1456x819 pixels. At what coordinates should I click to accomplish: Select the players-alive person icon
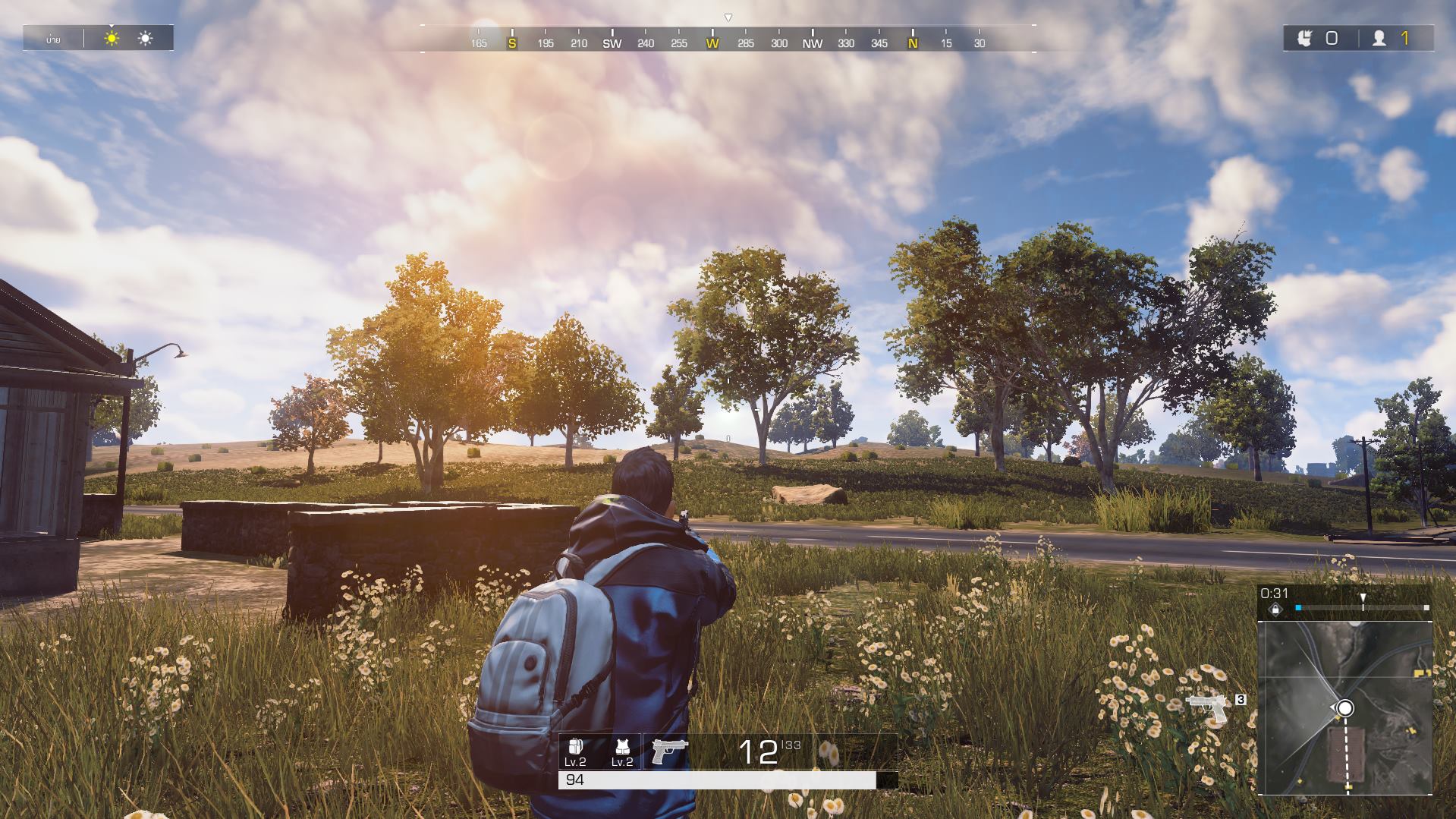coord(1379,39)
